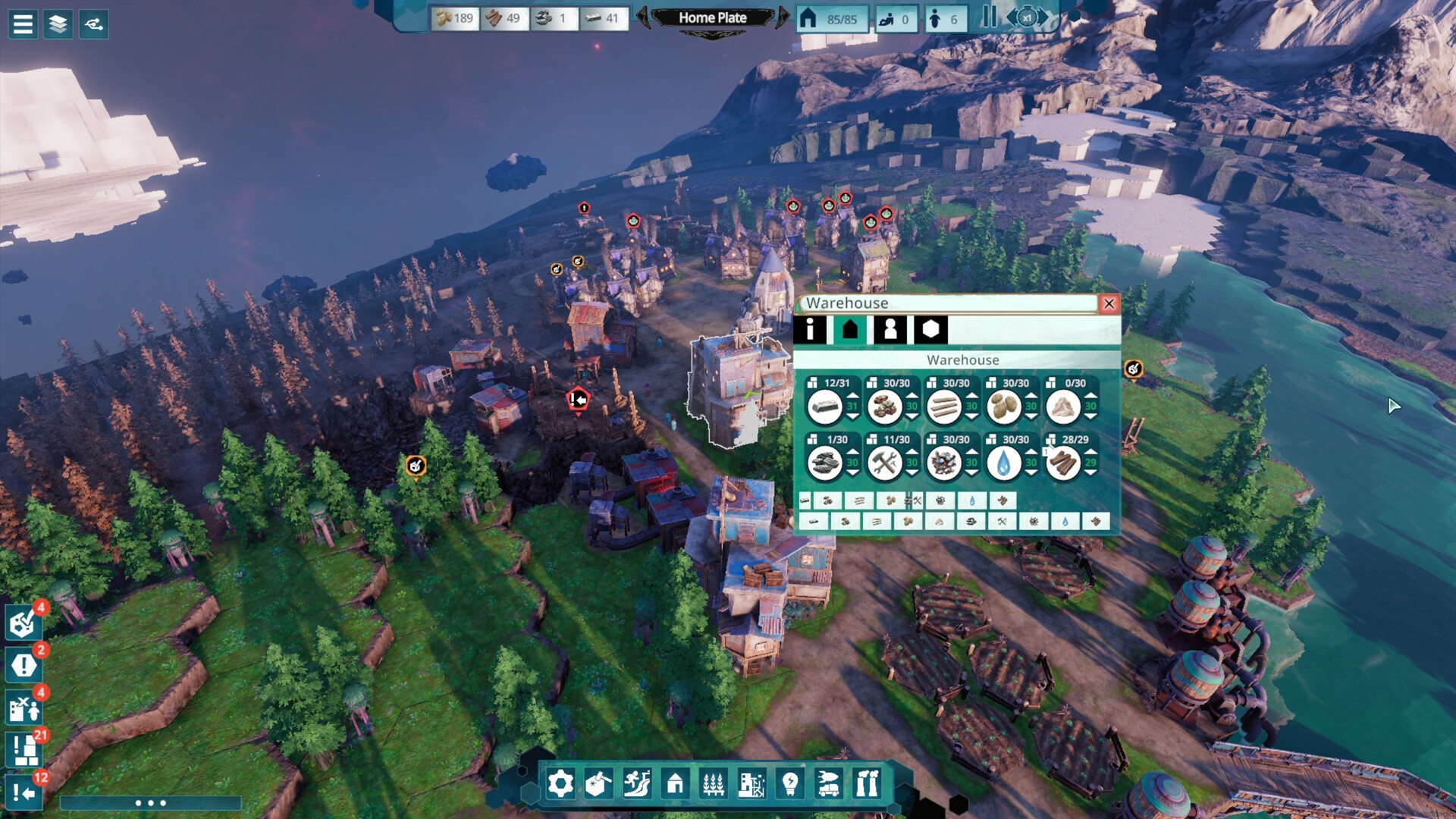Open the demolish hammer build category

(x=598, y=783)
